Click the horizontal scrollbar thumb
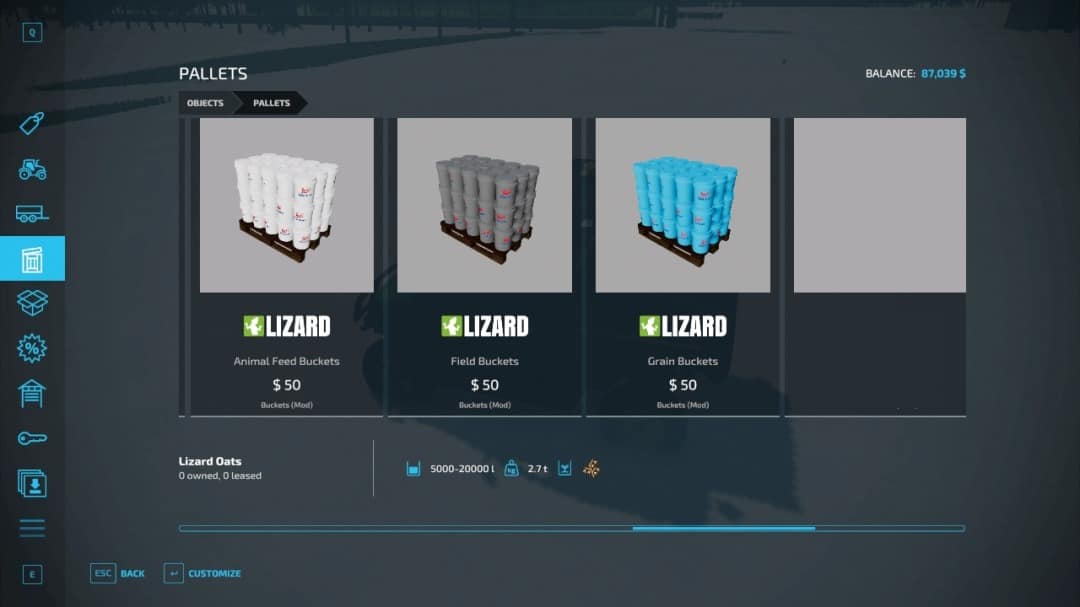Screen dimensions: 1080x607 723,528
